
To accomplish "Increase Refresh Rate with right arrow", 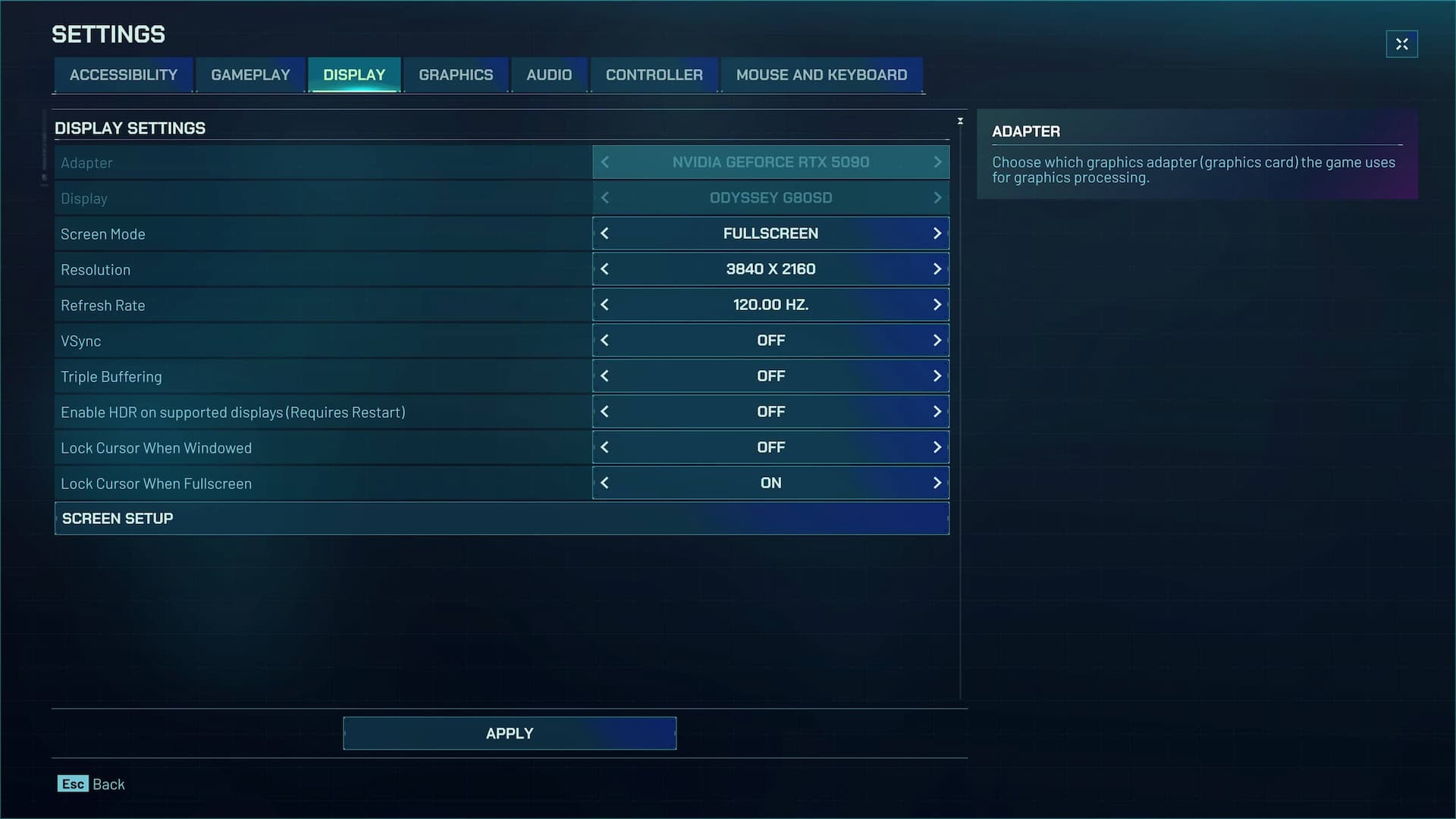I will click(x=937, y=305).
